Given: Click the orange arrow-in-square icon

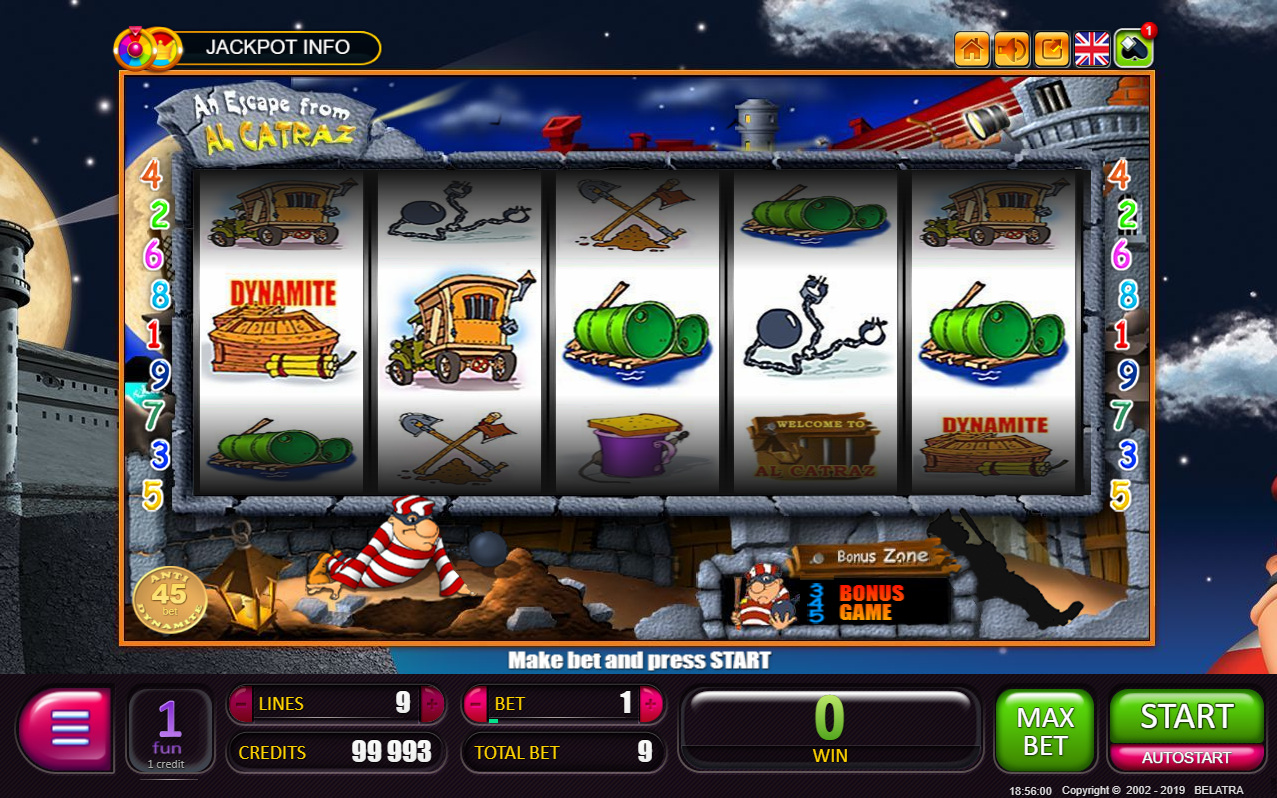Looking at the screenshot, I should (1052, 48).
